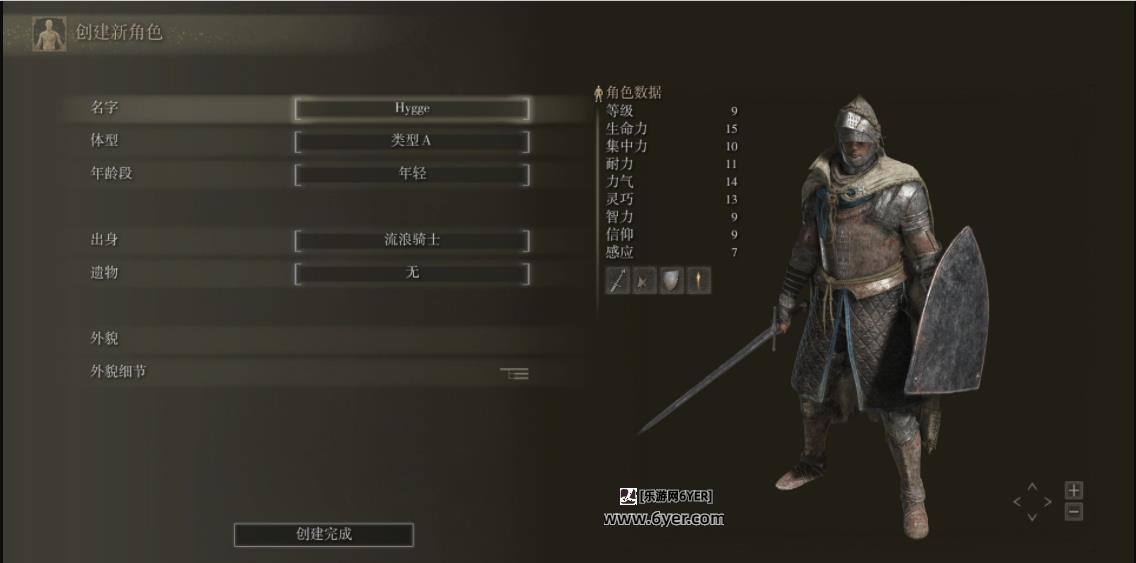Select the keepsake field showing 无
This screenshot has width=1136, height=563.
411,273
